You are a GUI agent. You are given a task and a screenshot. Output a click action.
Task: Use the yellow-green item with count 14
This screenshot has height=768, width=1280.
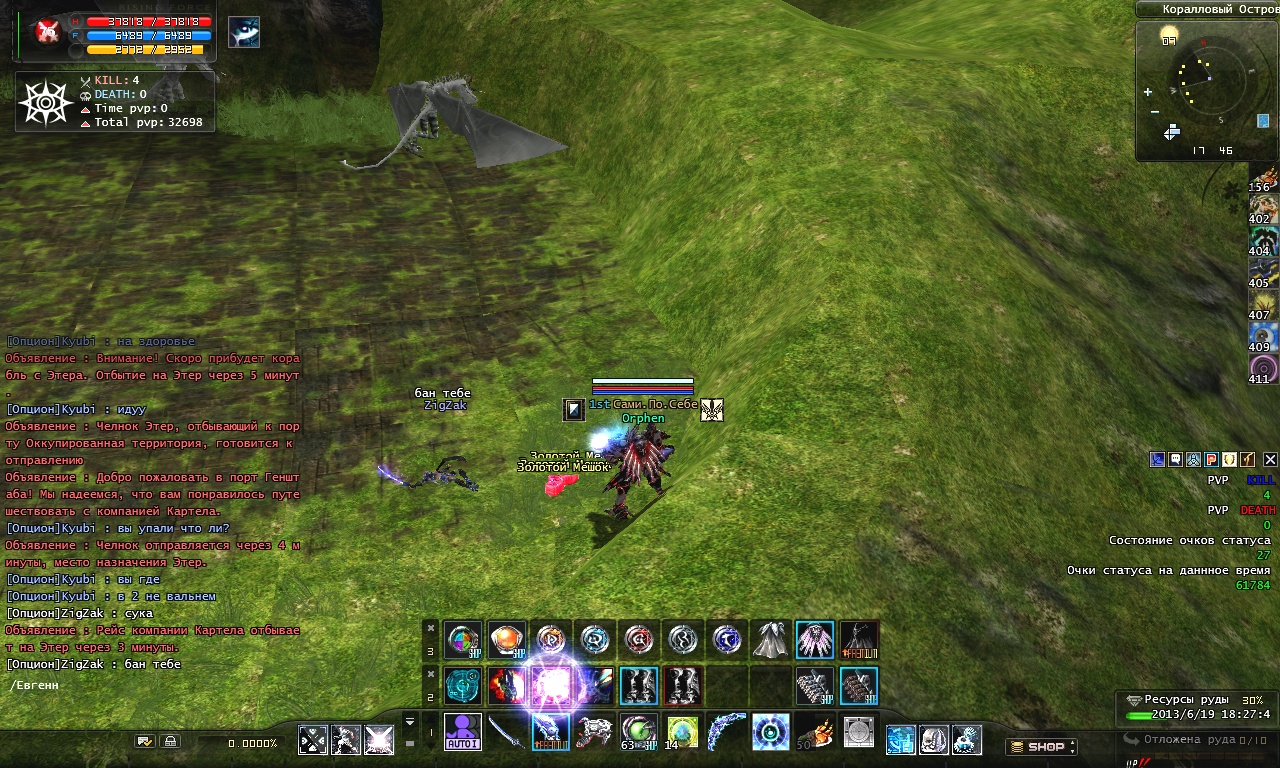pyautogui.click(x=682, y=732)
